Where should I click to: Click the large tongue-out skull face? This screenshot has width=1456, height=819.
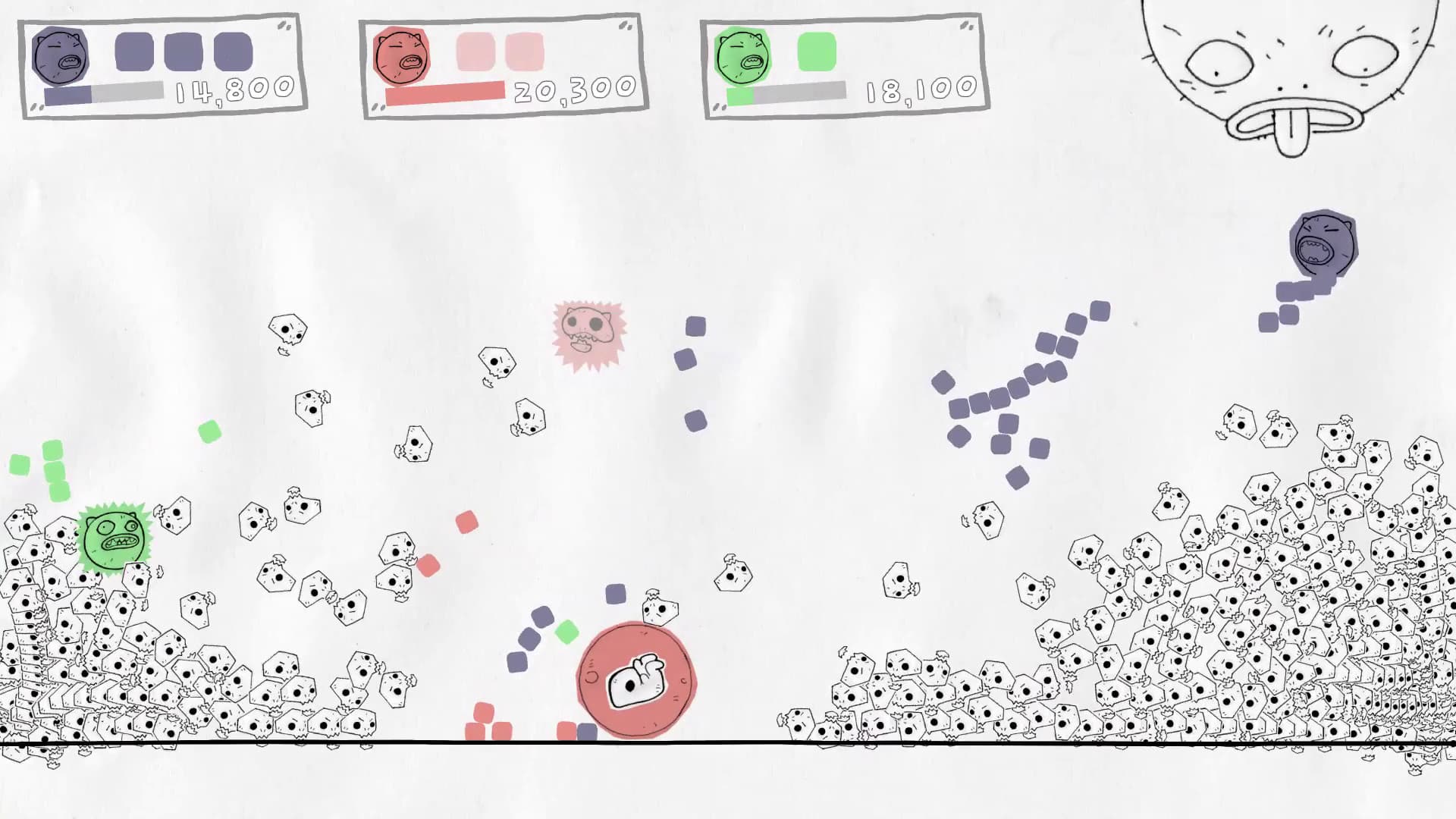click(1289, 76)
